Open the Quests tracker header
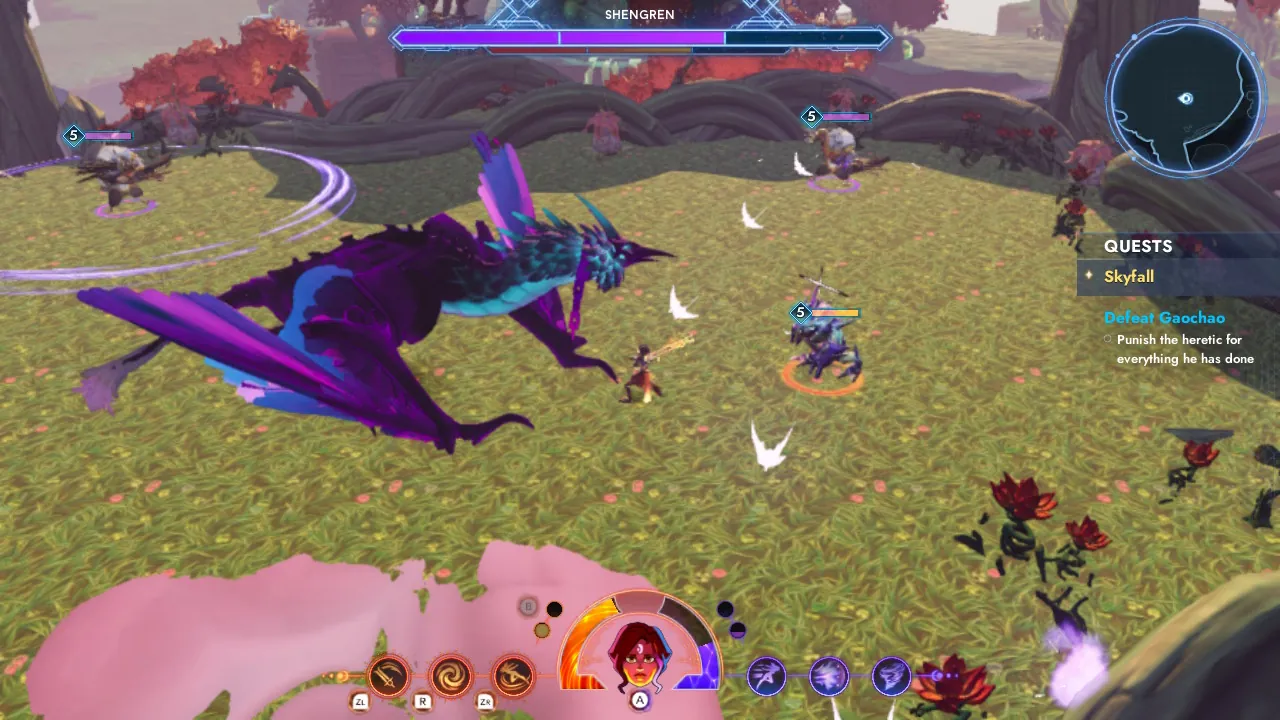The width and height of the screenshot is (1280, 720). coord(1138,246)
